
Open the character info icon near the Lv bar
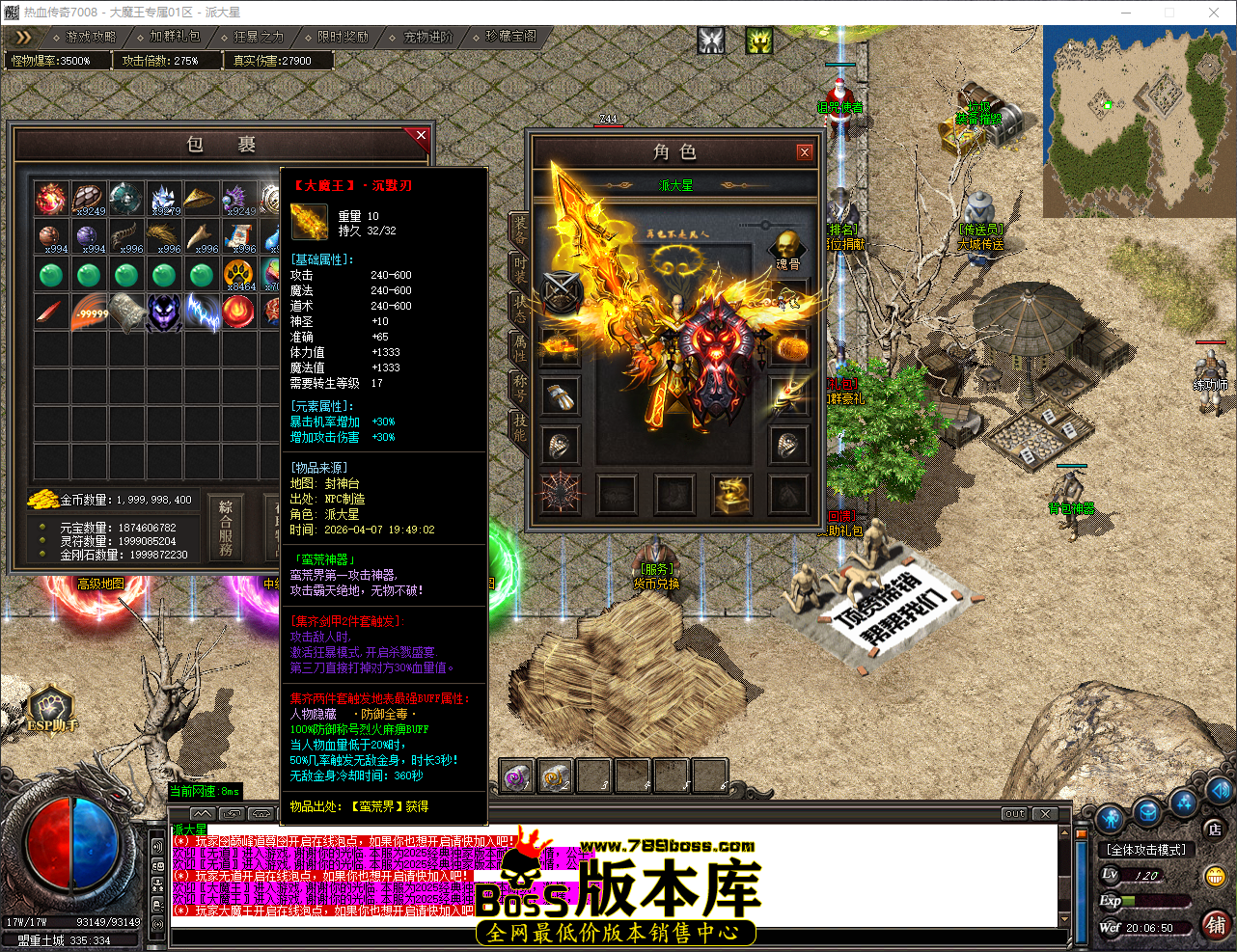[1110, 821]
